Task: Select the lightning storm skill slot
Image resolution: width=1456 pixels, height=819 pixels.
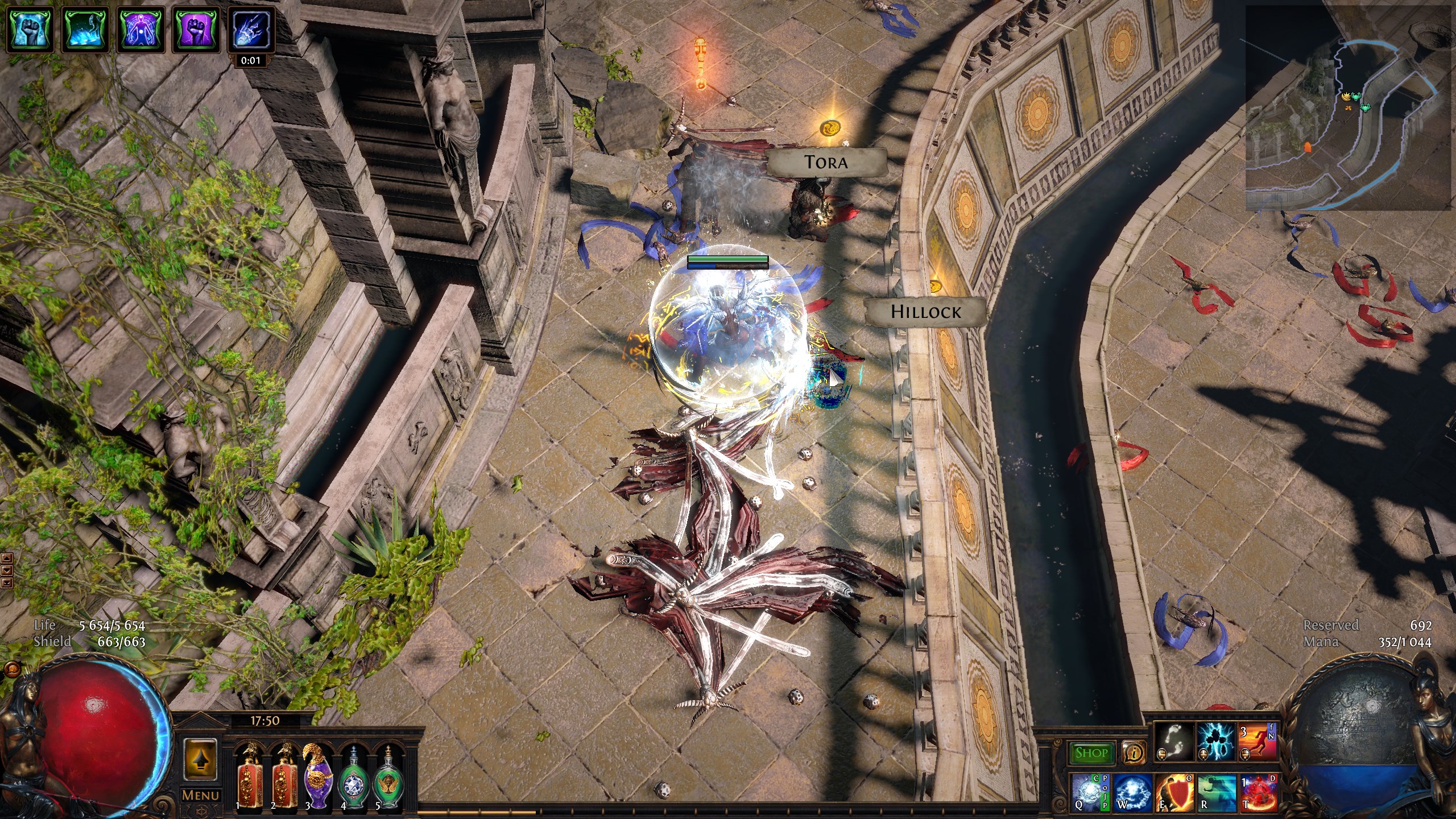Action: point(1215,740)
